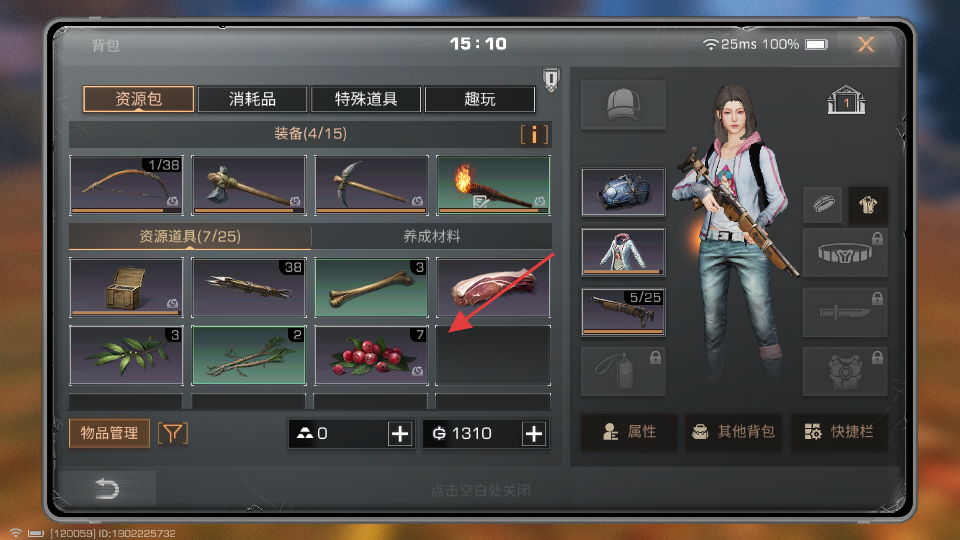Select the 趣玩 tab
The width and height of the screenshot is (960, 540).
click(x=479, y=99)
